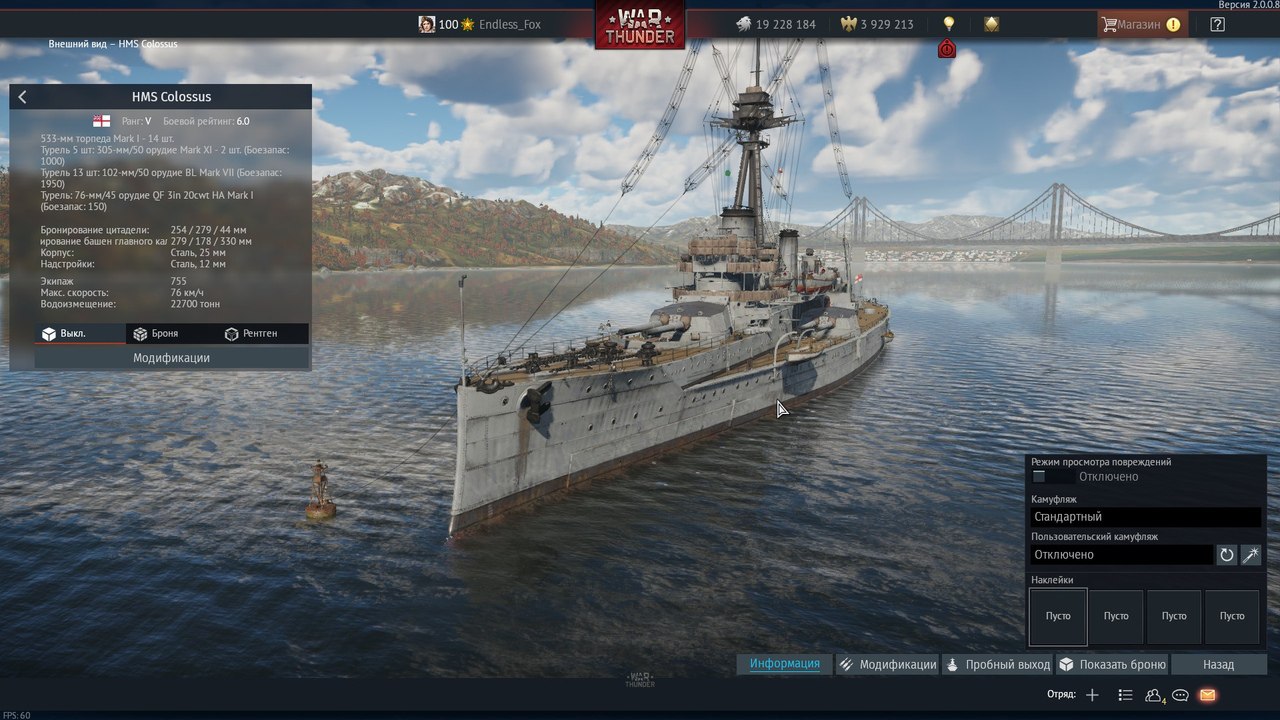Open the user camouflage dropdown showing Отключено
The height and width of the screenshot is (720, 1280).
coord(1121,555)
